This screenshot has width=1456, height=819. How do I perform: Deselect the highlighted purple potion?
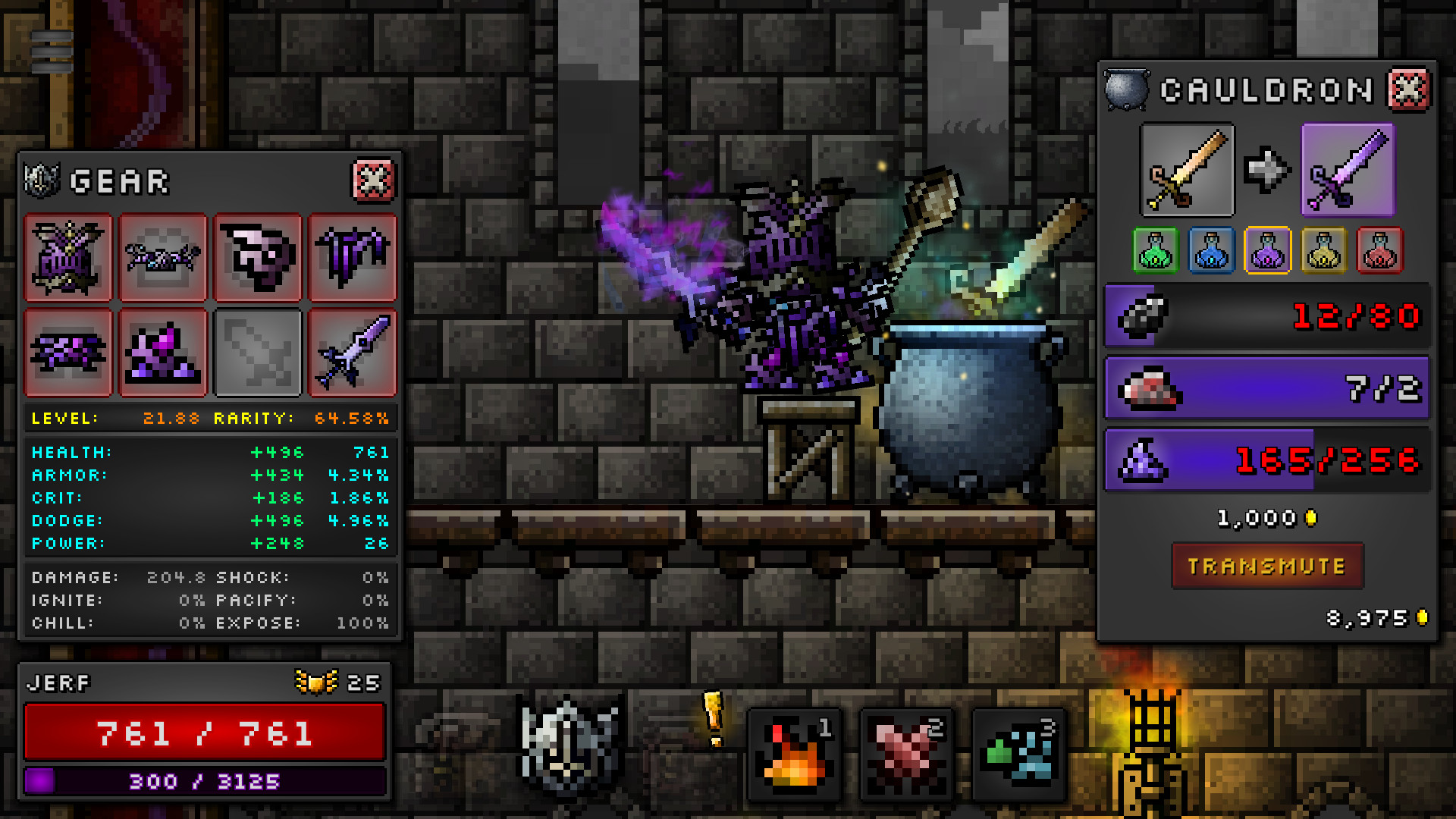pyautogui.click(x=1266, y=251)
